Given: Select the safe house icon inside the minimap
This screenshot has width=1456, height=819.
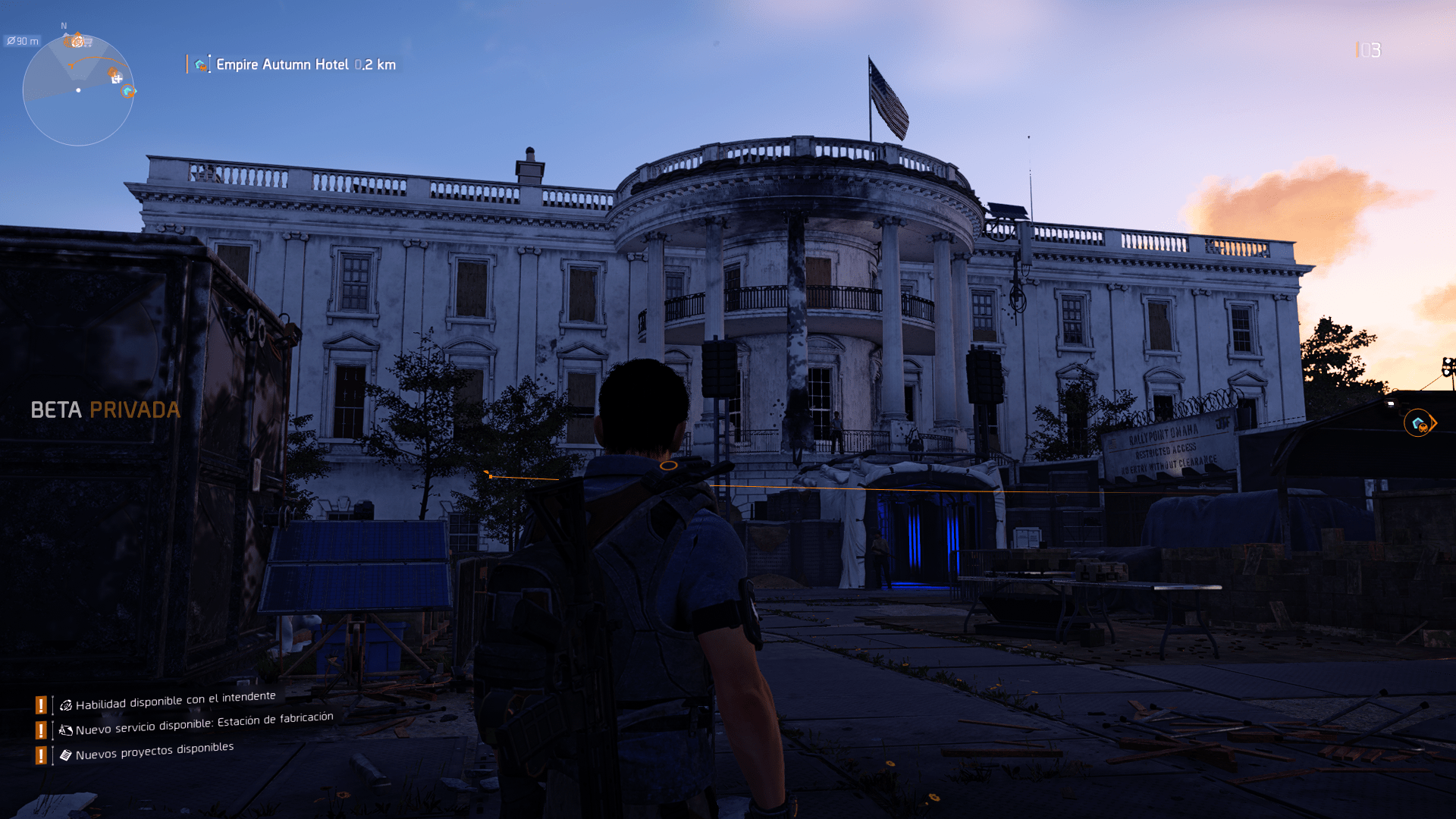Looking at the screenshot, I should click(127, 91).
